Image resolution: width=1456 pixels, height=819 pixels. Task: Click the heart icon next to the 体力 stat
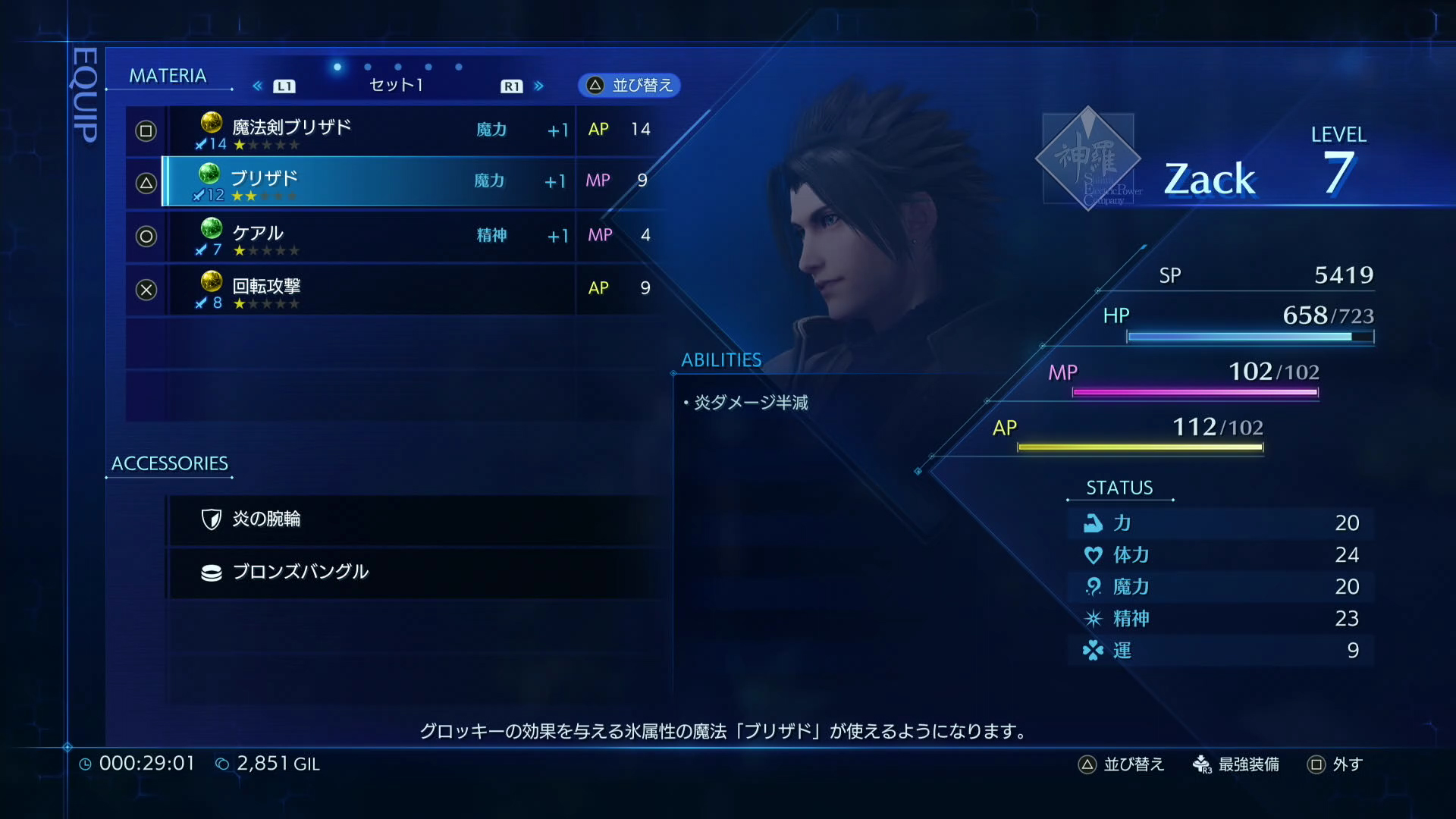pyautogui.click(x=1092, y=554)
